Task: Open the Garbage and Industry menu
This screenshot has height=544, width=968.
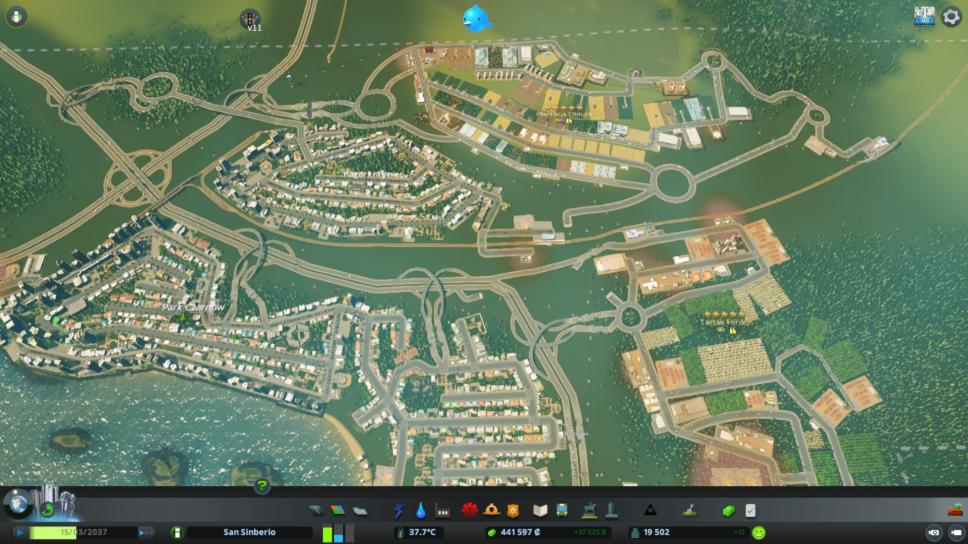Action: coord(443,510)
